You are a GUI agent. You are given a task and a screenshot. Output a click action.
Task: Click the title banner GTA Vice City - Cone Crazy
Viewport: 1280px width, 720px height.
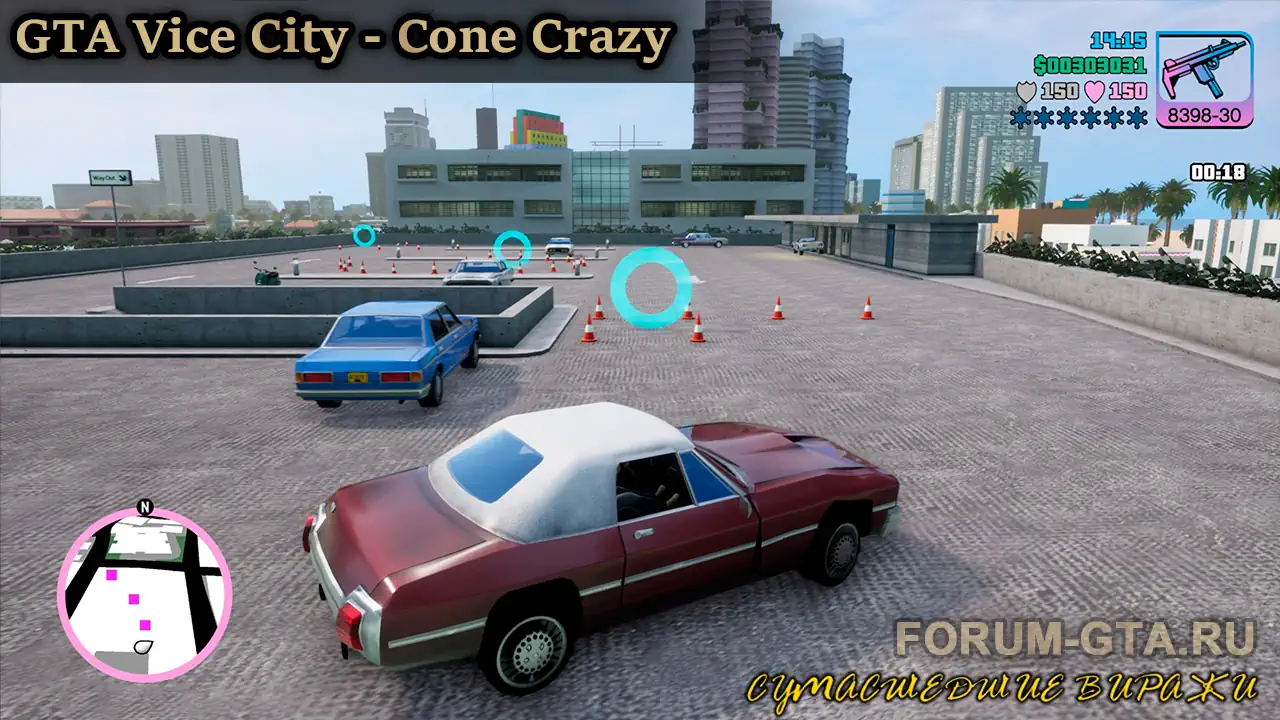tap(341, 38)
